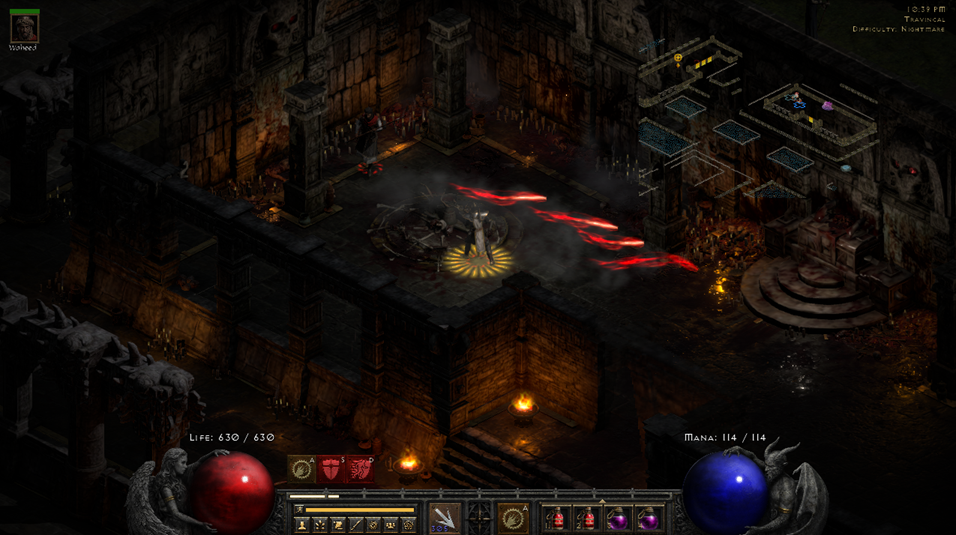
Task: Click the sword-icon button in the mini panel
Action: (x=356, y=524)
